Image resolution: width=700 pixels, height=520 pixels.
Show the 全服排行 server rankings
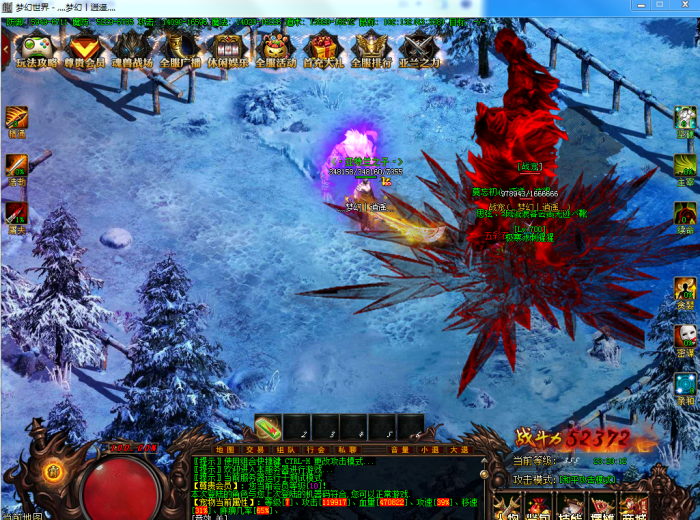click(x=370, y=49)
